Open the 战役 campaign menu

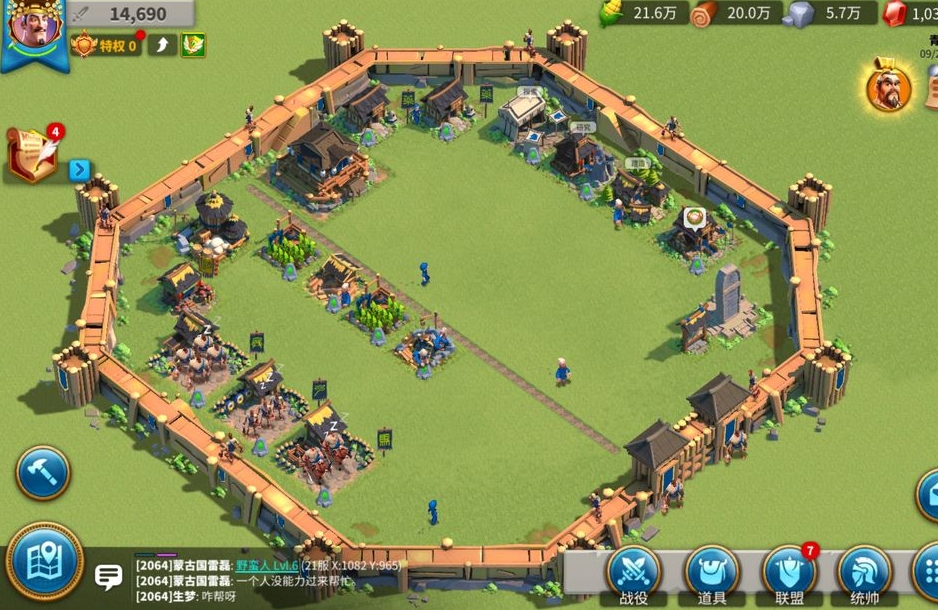(x=634, y=574)
